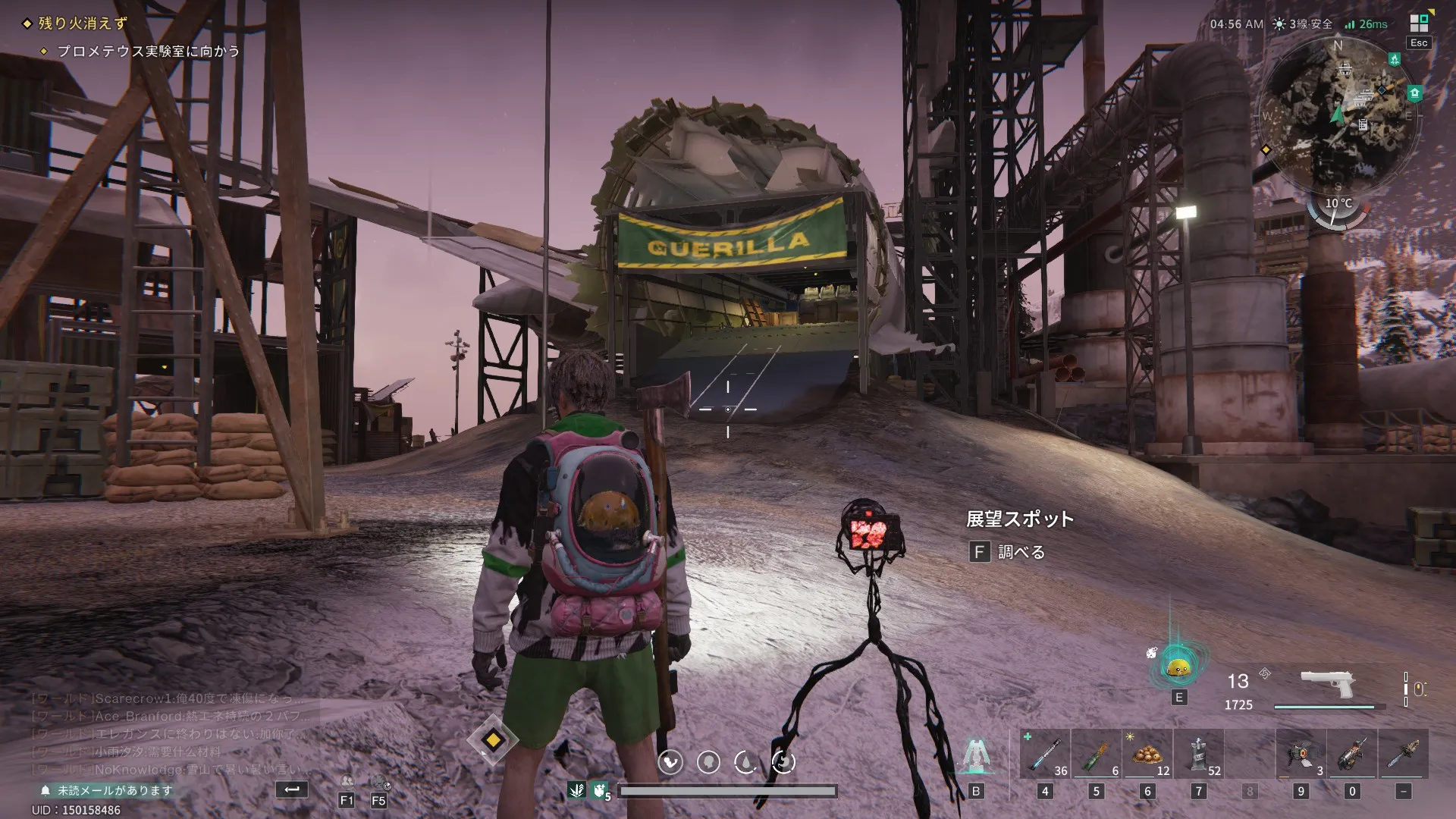Select the food plate hotbar slot
The width and height of the screenshot is (1456, 819).
[x=1147, y=755]
